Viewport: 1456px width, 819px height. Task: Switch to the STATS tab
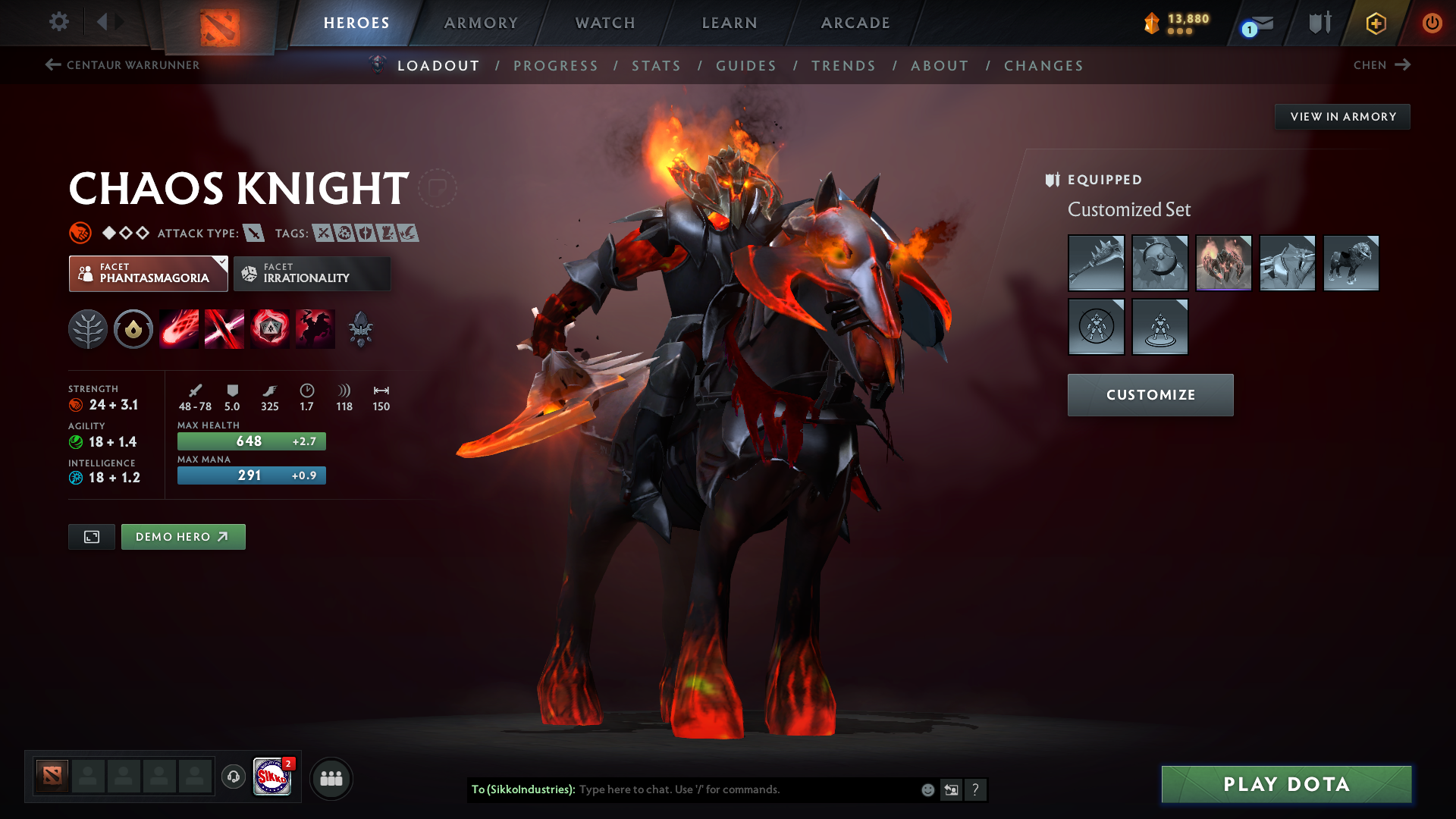click(656, 66)
